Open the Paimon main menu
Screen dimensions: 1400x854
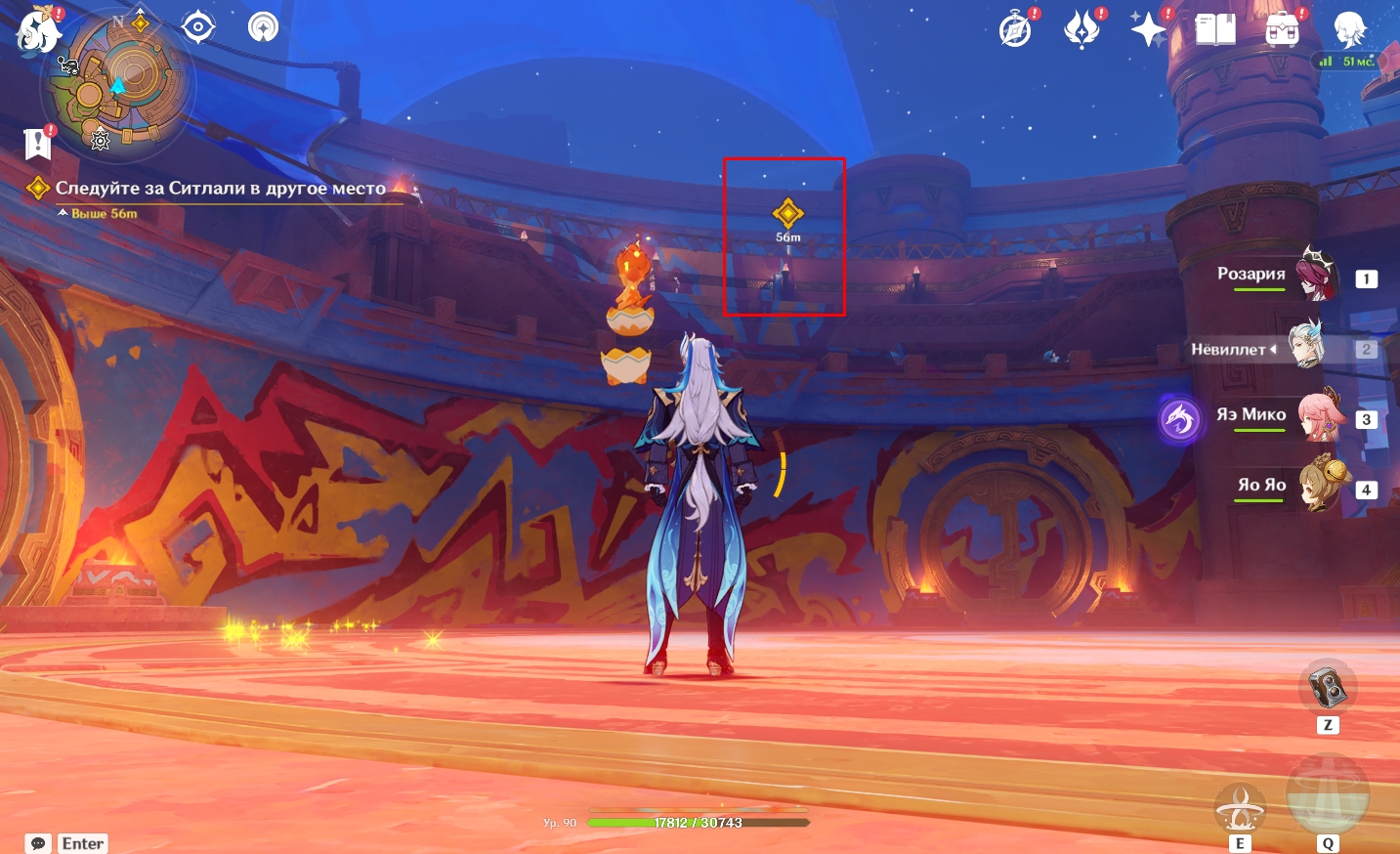38,29
